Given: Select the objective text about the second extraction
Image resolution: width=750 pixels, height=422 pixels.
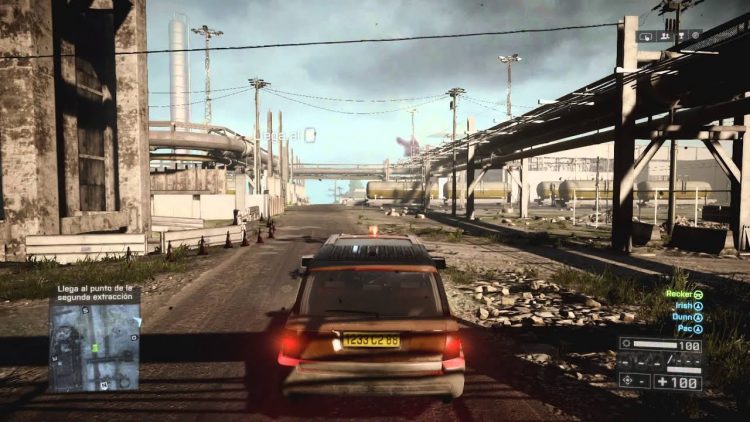Looking at the screenshot, I should (95, 294).
